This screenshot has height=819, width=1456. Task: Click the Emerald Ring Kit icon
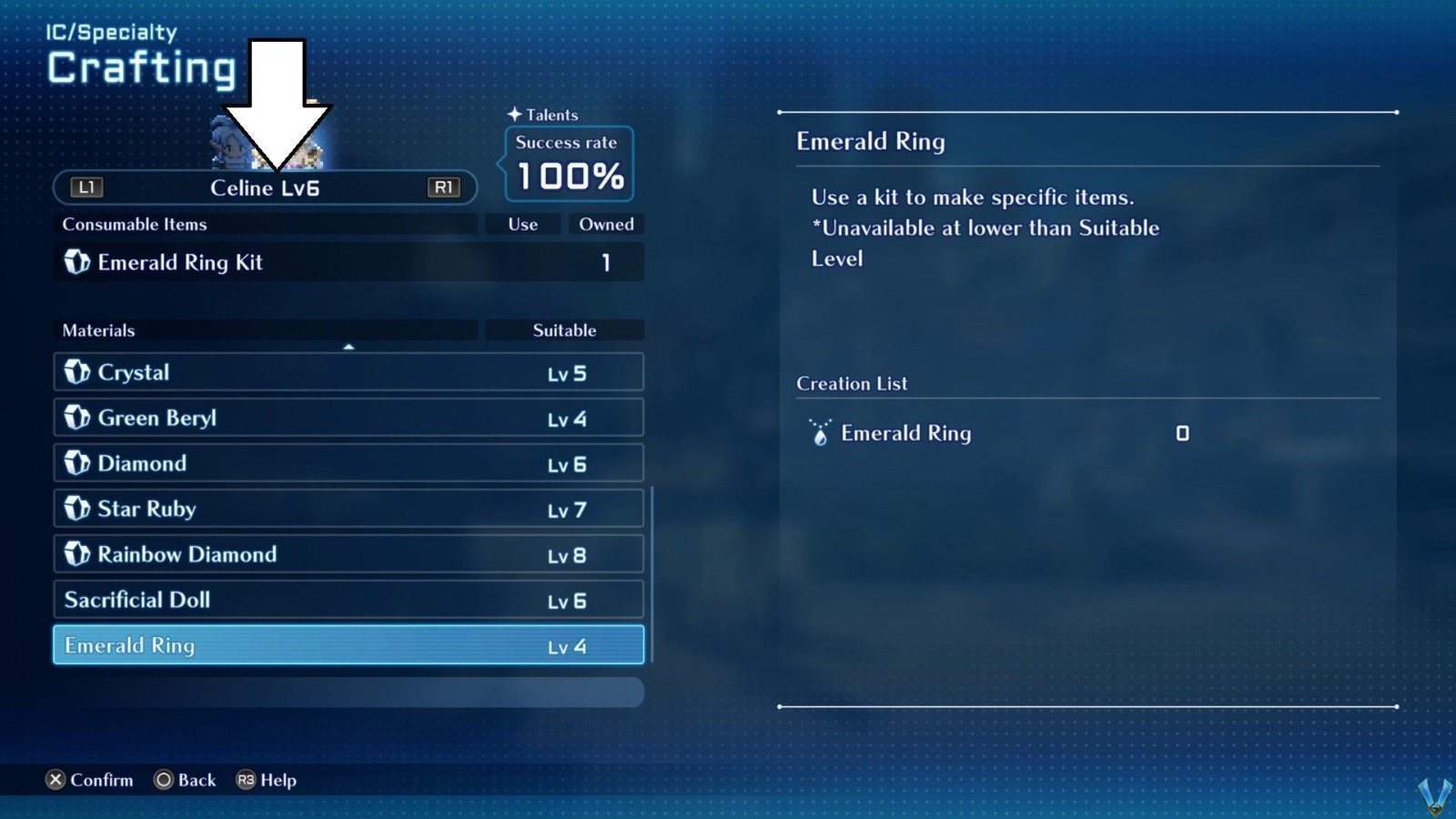click(x=76, y=263)
